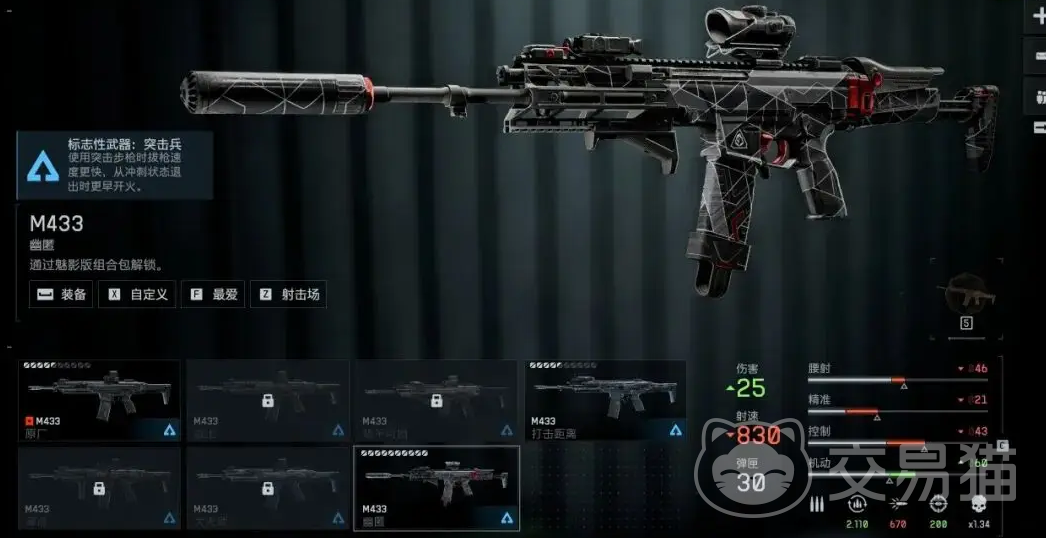This screenshot has height=538, width=1046.
Task: Click the 标志性武器 突击兵 signature weapon panel
Action: coord(115,165)
